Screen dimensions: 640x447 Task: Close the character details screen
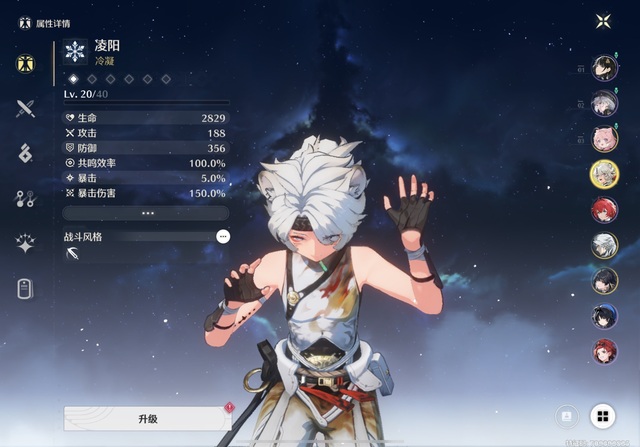603,21
